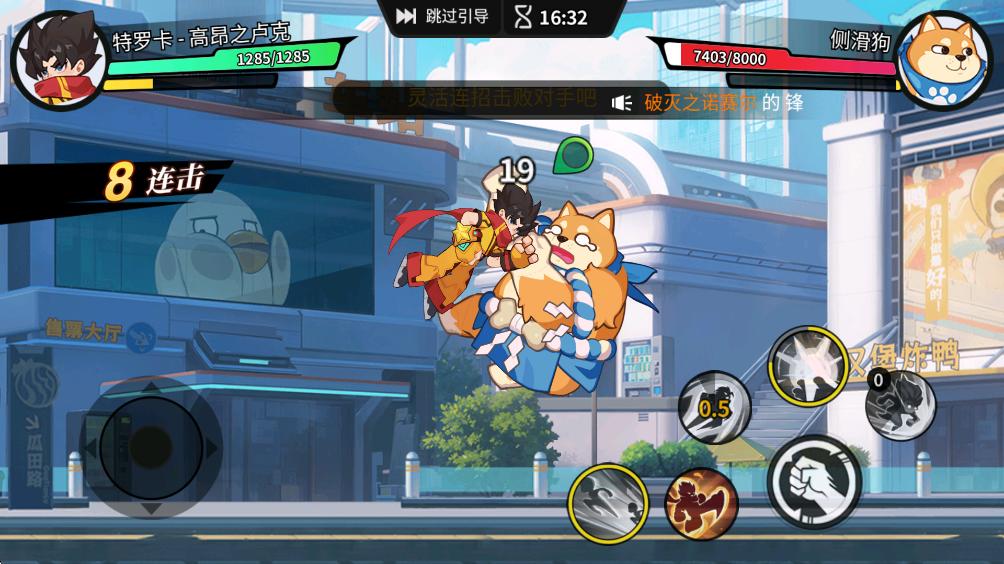
Task: Activate the fiery red punch skill
Action: pyautogui.click(x=701, y=500)
